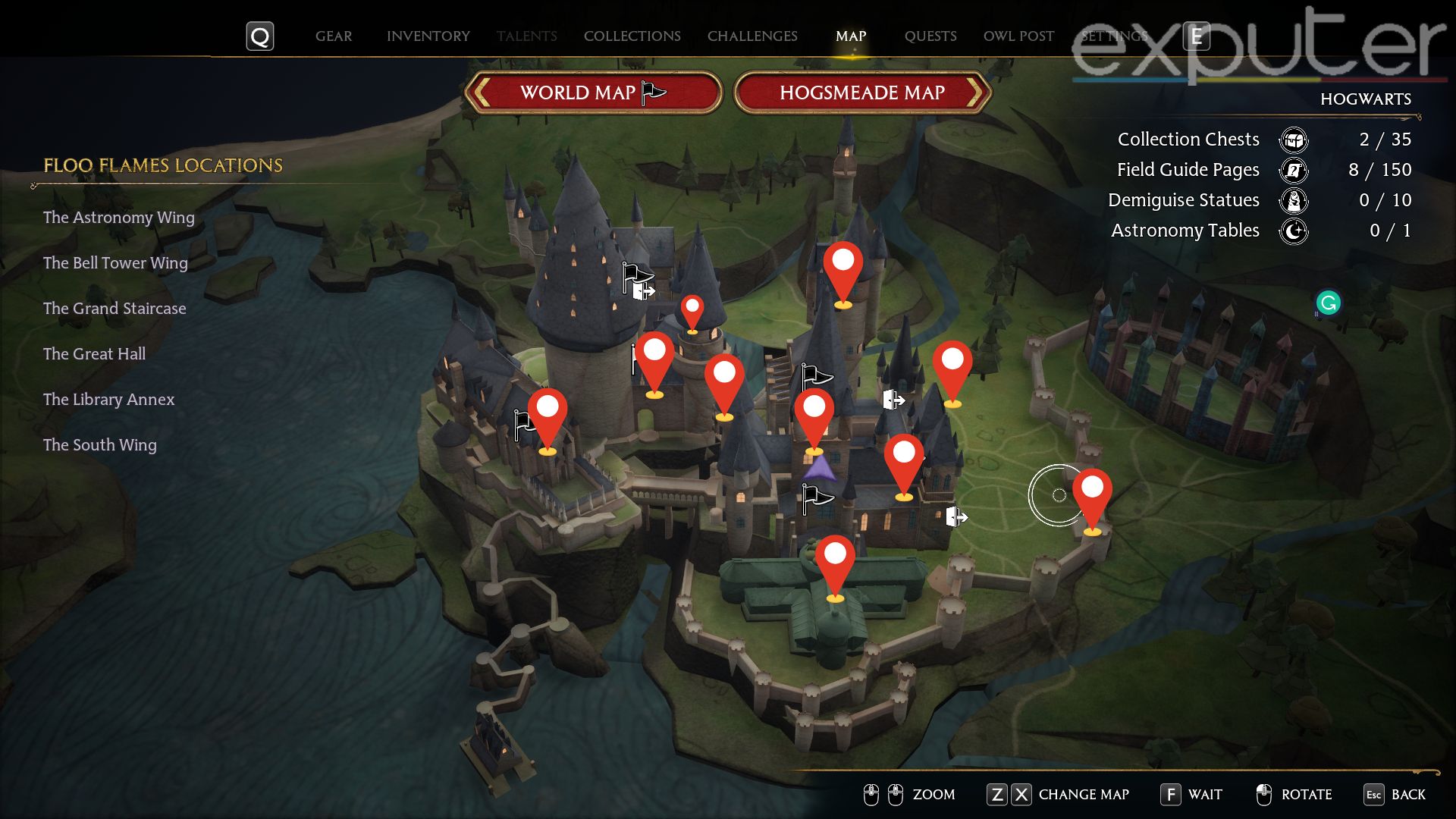The width and height of the screenshot is (1456, 819).
Task: Select The South Wing location entry
Action: coord(99,445)
